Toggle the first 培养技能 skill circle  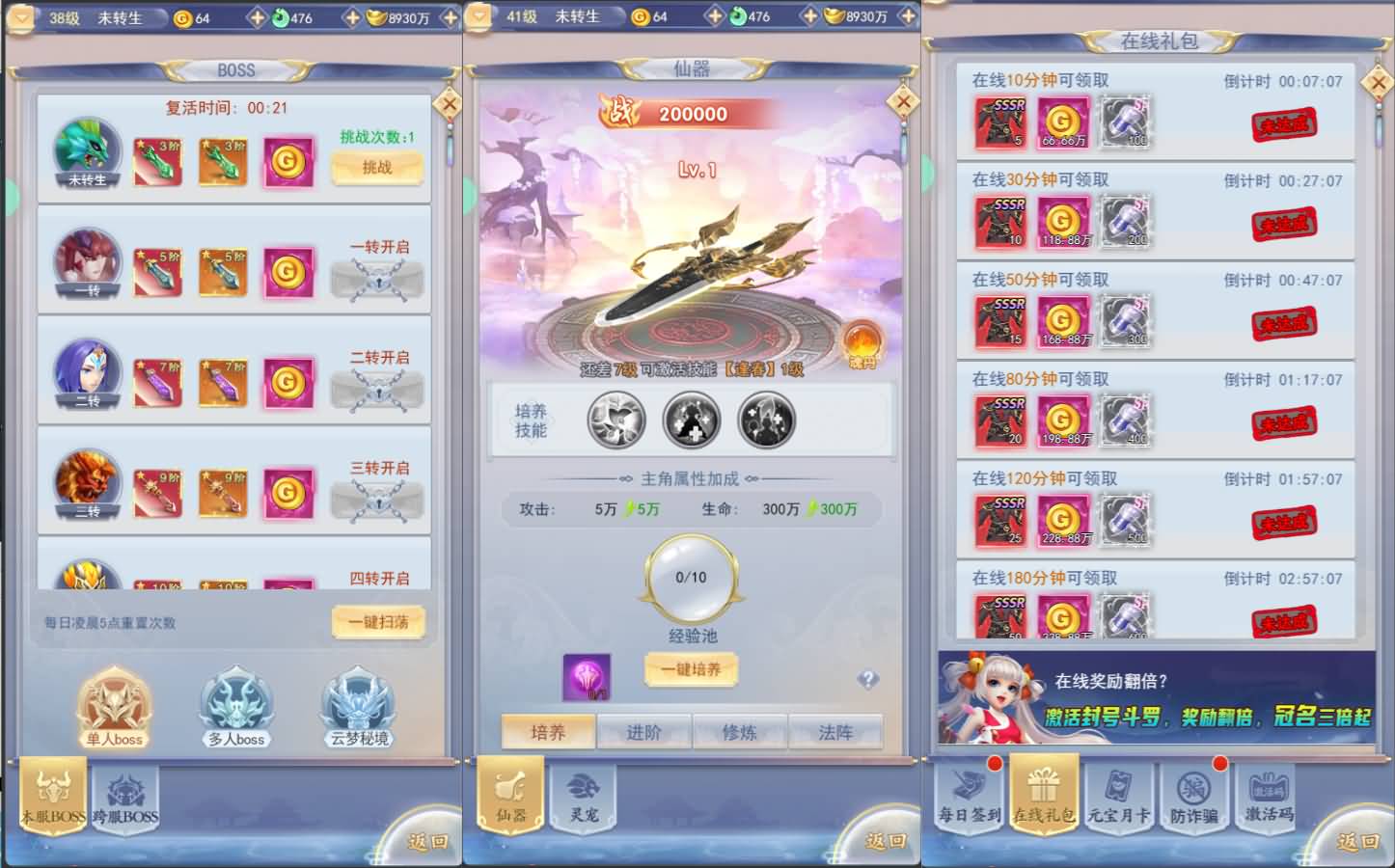coord(615,421)
